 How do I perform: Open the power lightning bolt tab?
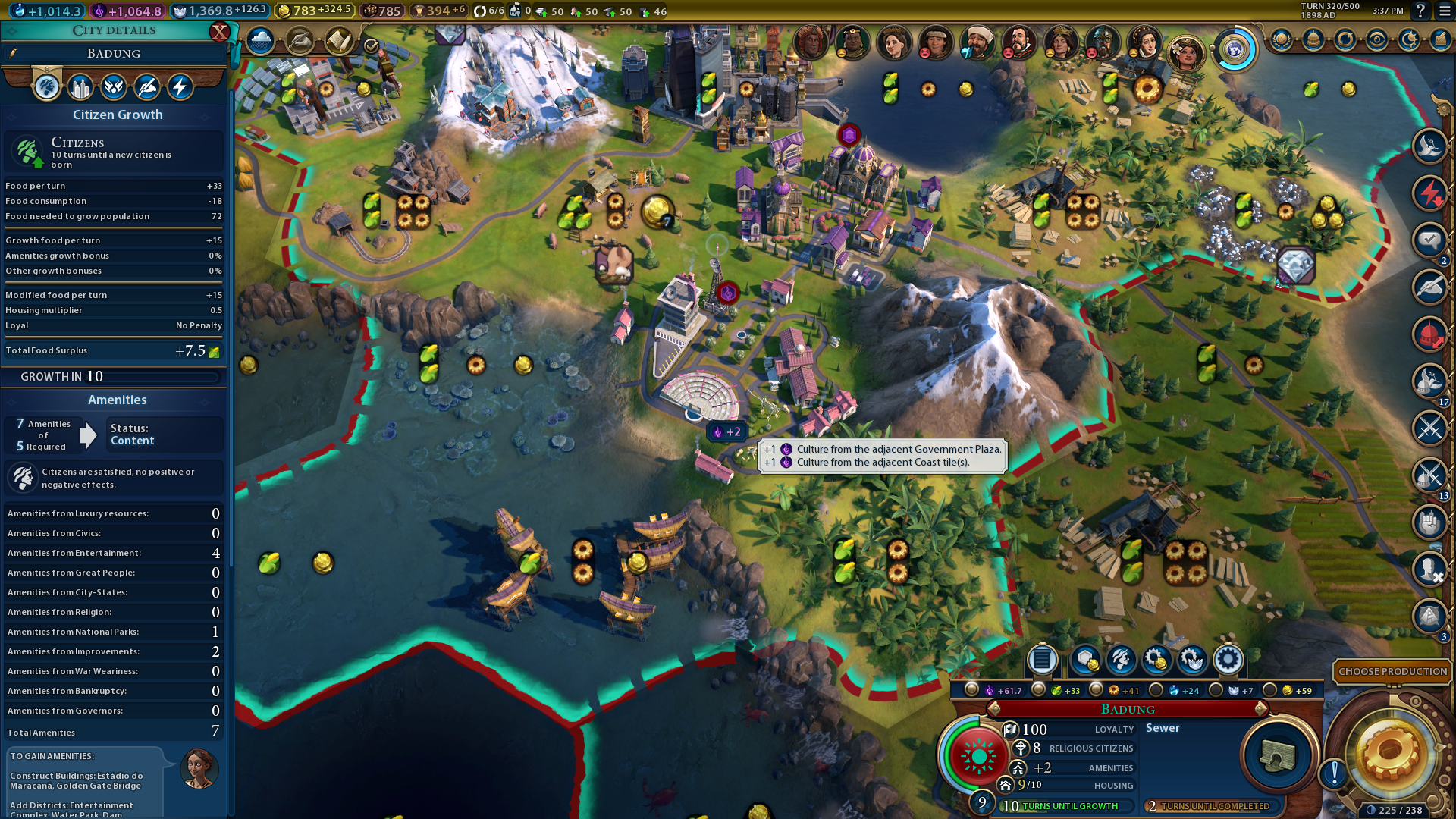[x=180, y=87]
